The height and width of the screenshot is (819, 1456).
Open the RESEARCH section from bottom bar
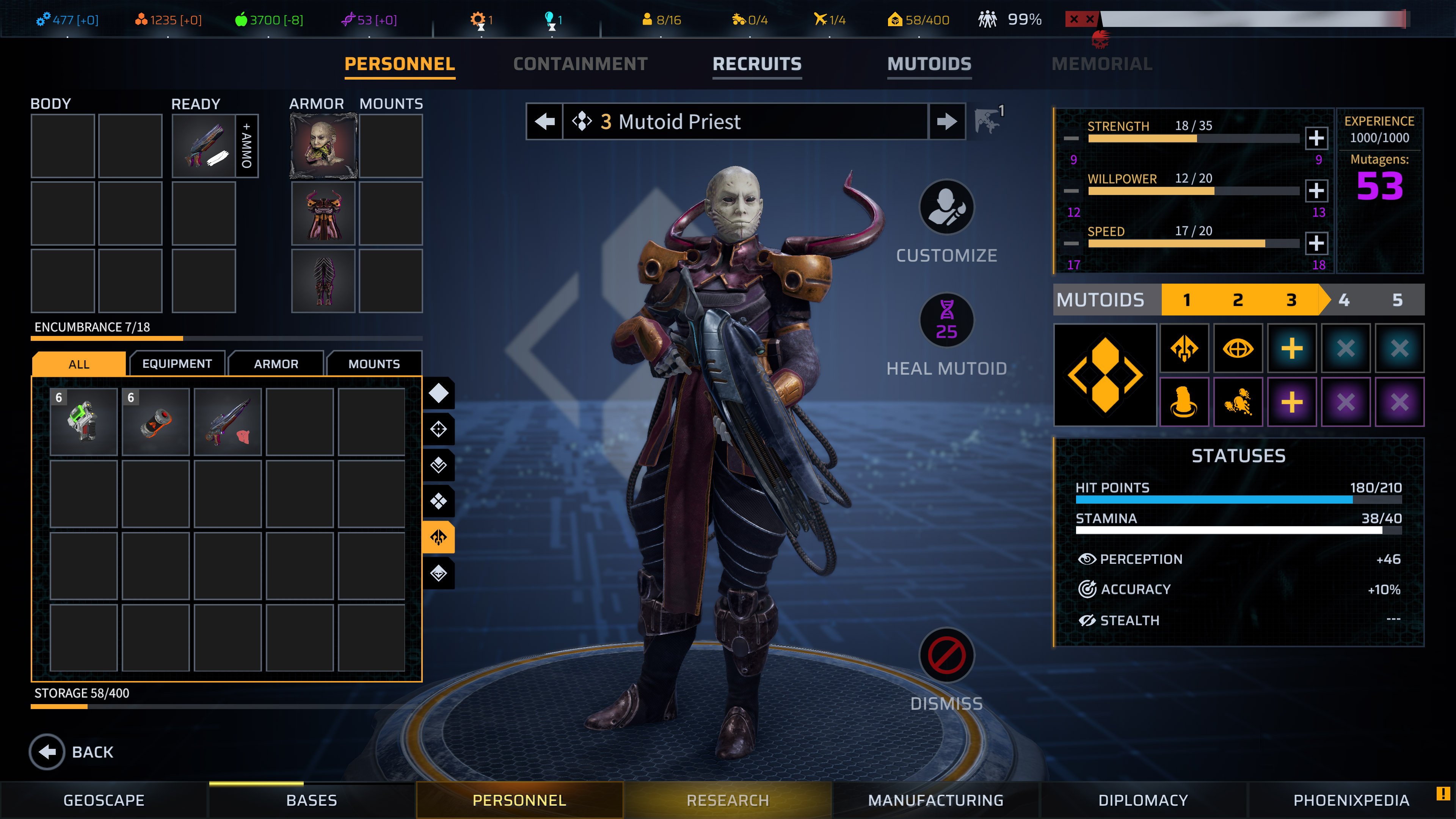click(x=728, y=800)
